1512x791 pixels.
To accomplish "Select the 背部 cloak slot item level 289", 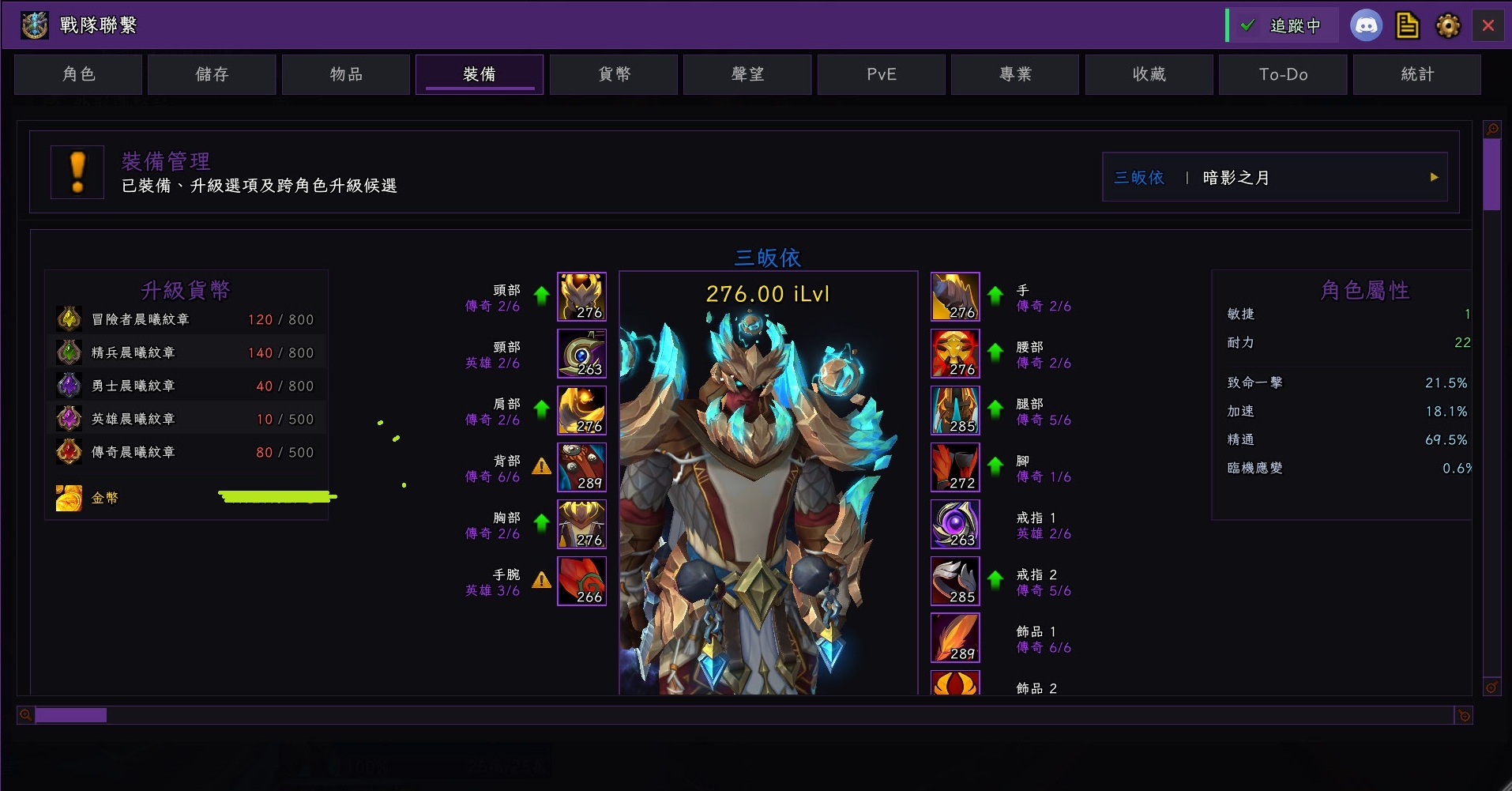I will click(581, 467).
